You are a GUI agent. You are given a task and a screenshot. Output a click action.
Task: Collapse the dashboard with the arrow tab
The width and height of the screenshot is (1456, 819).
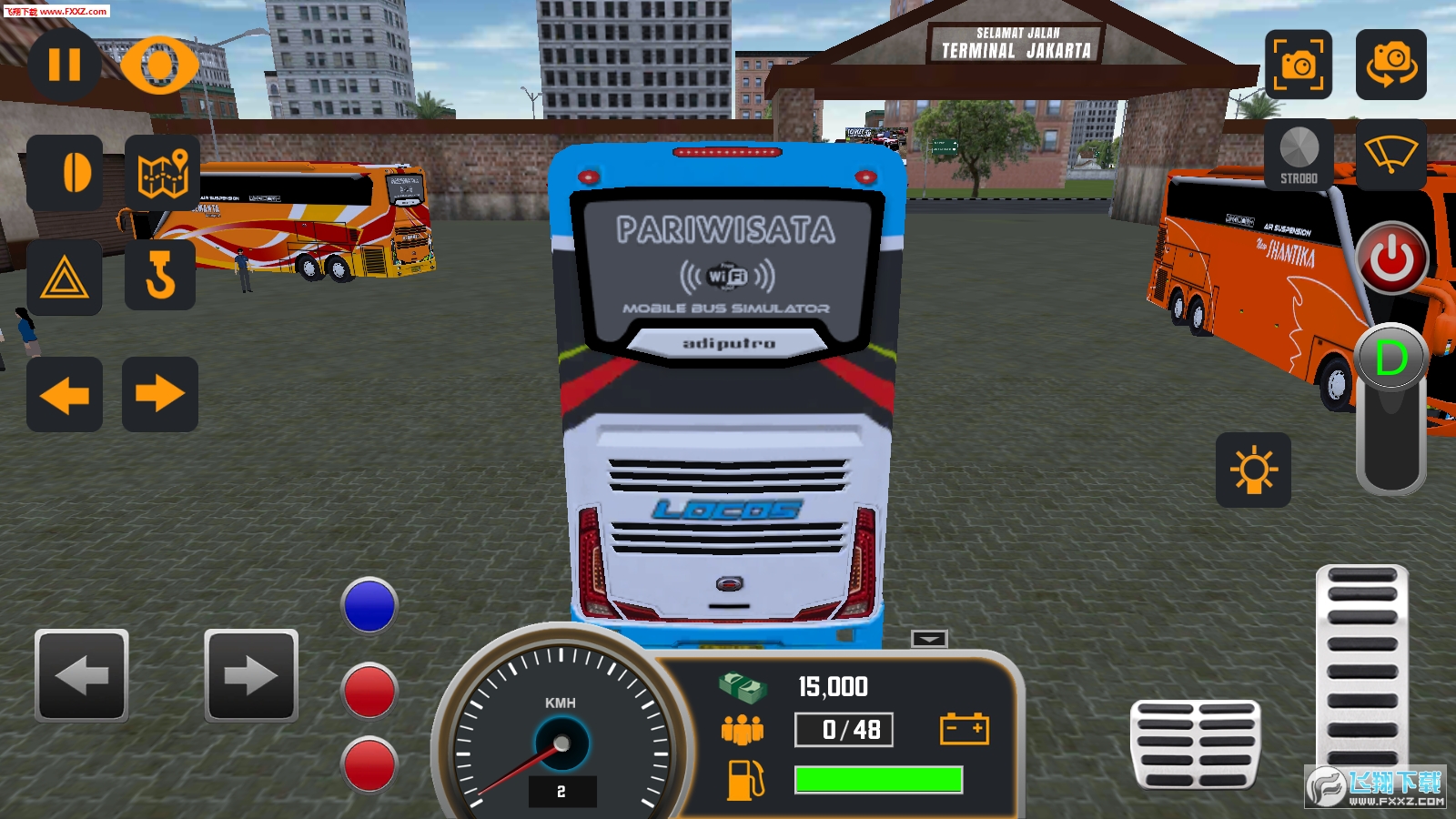(929, 639)
